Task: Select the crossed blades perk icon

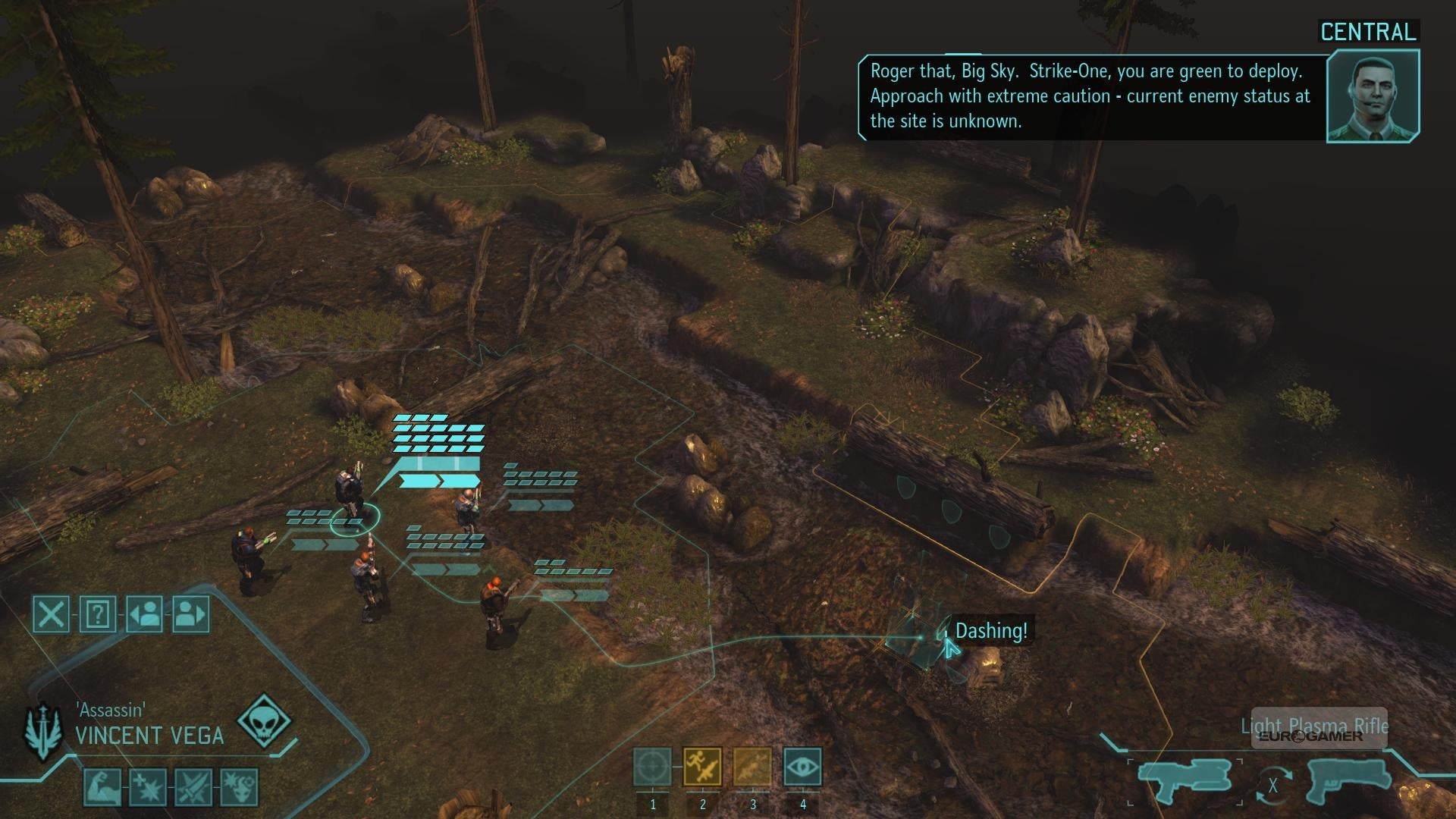Action: tap(193, 786)
